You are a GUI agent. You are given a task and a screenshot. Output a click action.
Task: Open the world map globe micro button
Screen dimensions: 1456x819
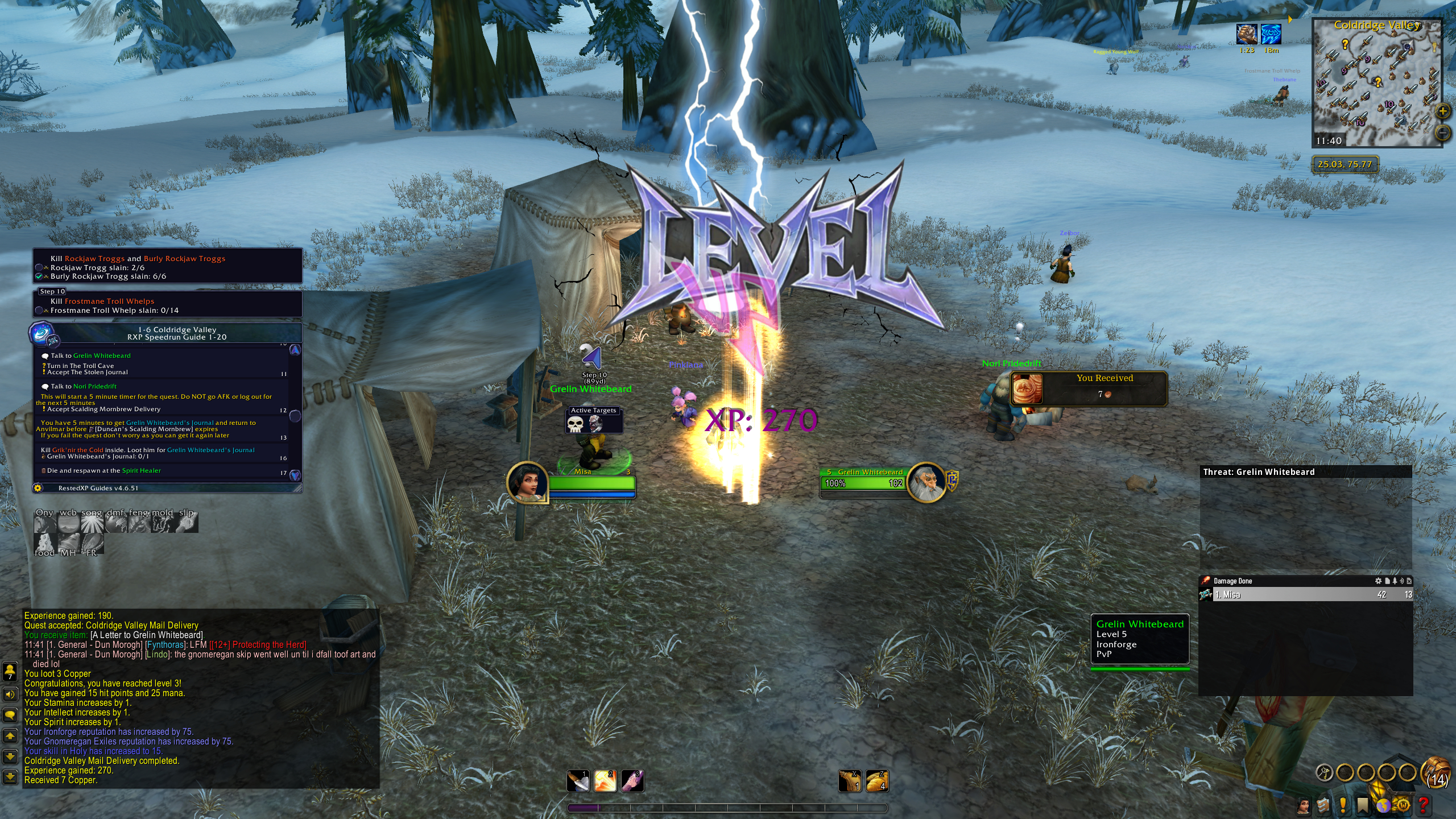(x=1383, y=805)
